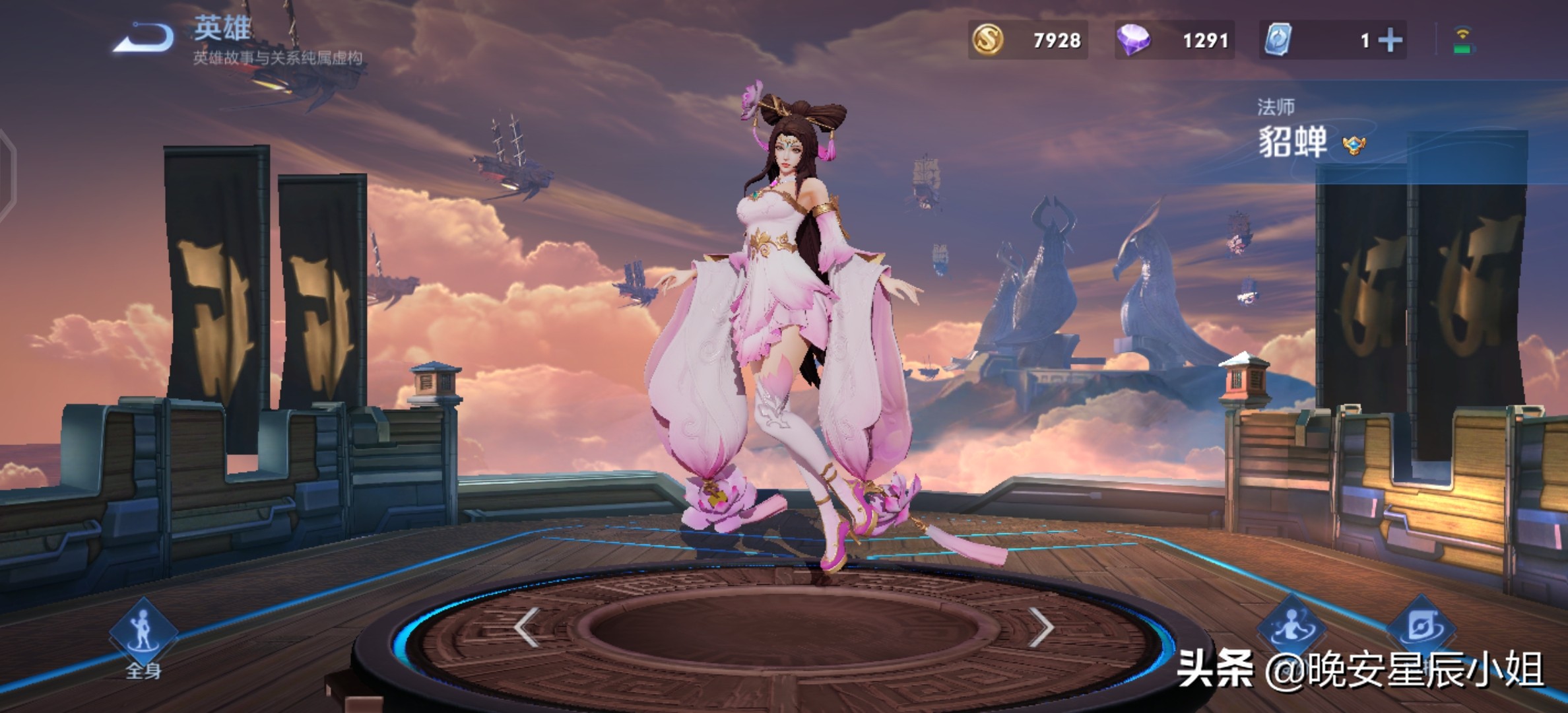
Task: Tap the mastery badge beside 貂蝉
Action: pyautogui.click(x=1354, y=145)
